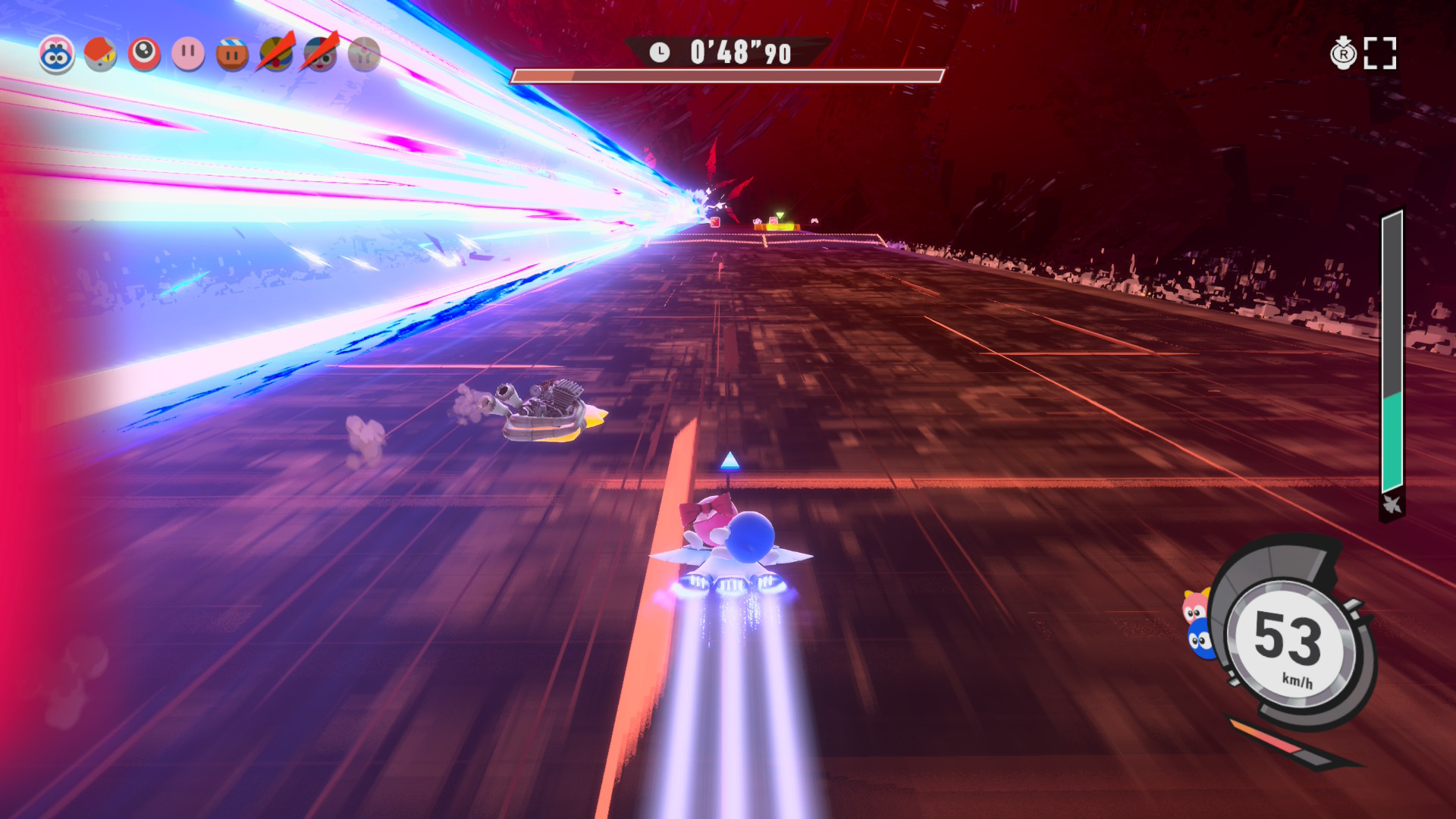Viewport: 1456px width, 819px height.
Task: Select the orange Bandana Waddle Dee racer icon
Action: coord(232,55)
